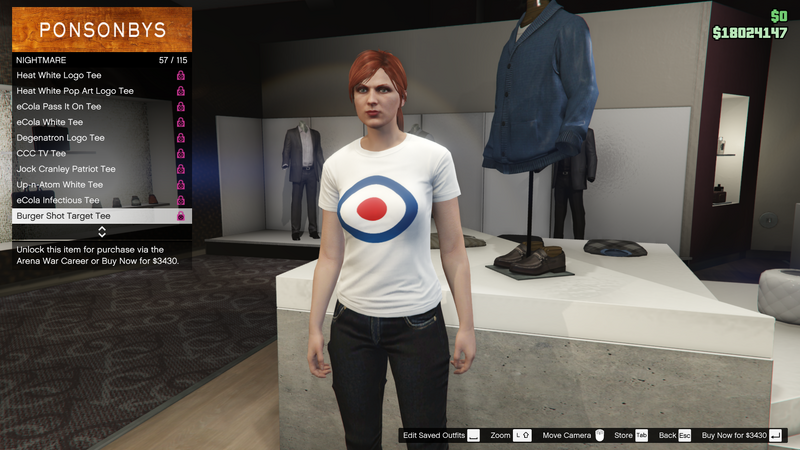Viewport: 800px width, 450px height.
Task: Open Edit Saved Outfits
Action: coord(441,436)
